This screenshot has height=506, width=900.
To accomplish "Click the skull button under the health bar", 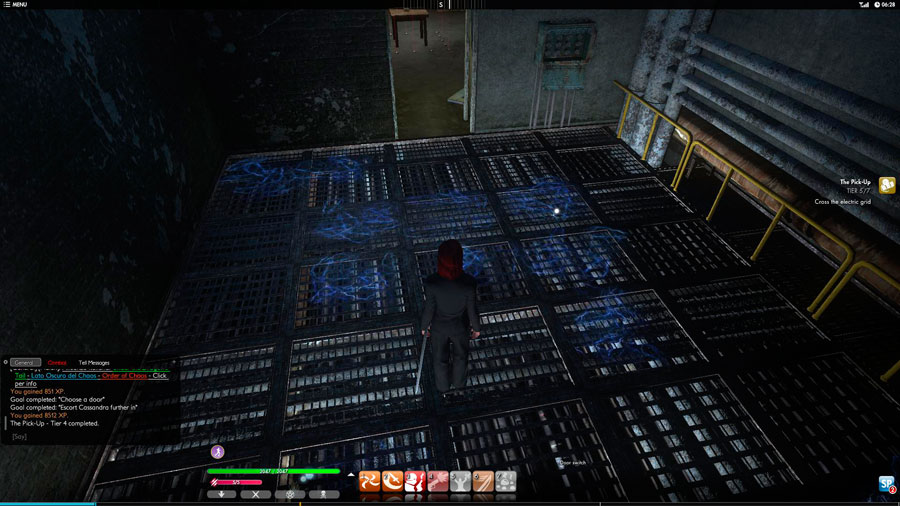I will pos(324,494).
